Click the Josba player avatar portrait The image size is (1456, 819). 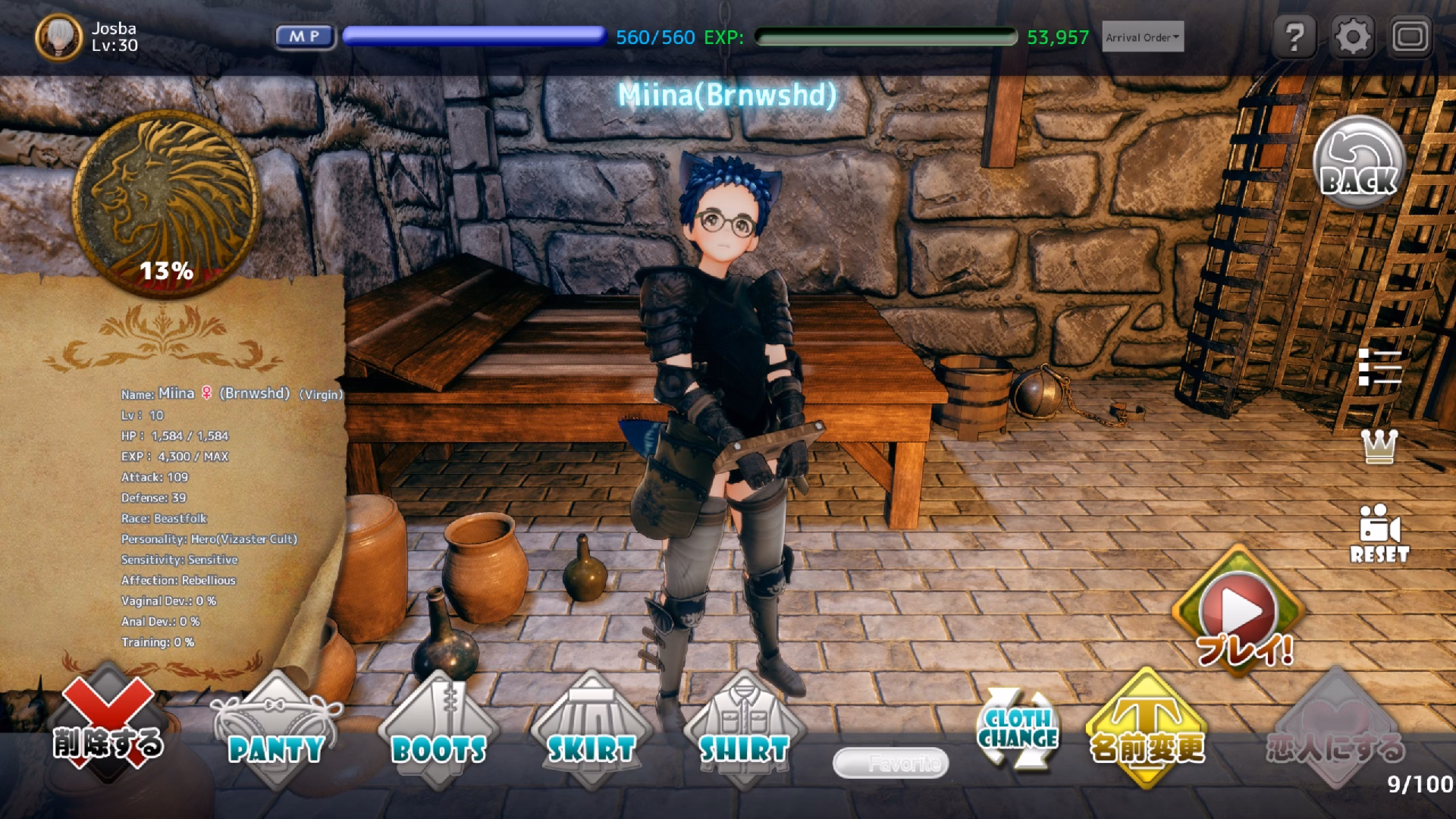(58, 36)
